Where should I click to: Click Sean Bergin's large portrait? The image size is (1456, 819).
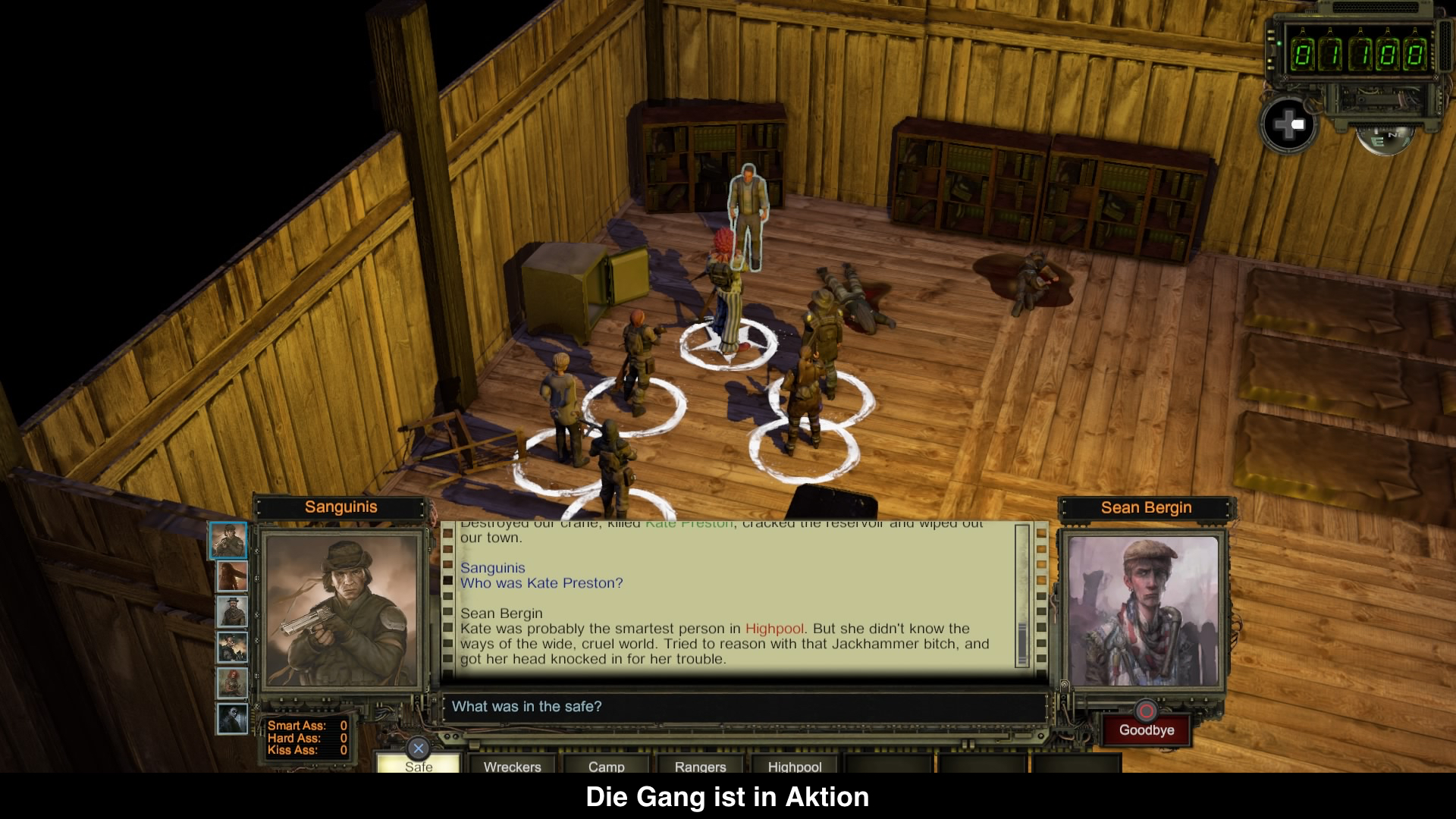[1143, 611]
